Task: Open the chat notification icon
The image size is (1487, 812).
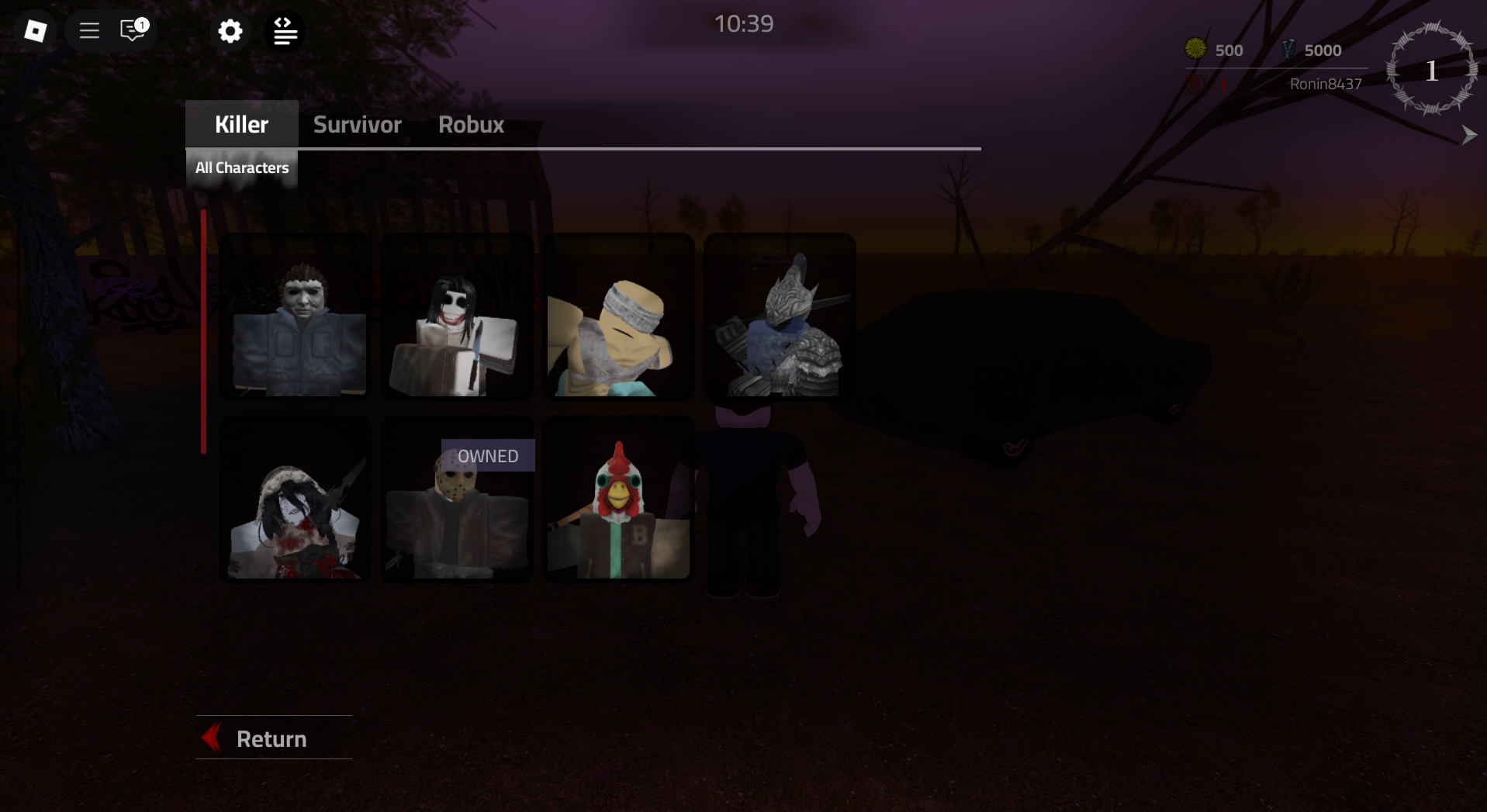Action: point(130,31)
